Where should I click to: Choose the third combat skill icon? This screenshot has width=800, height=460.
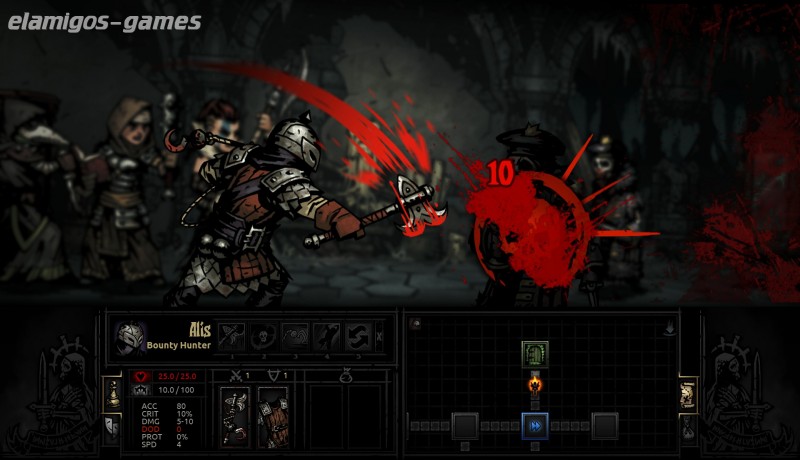(x=296, y=336)
